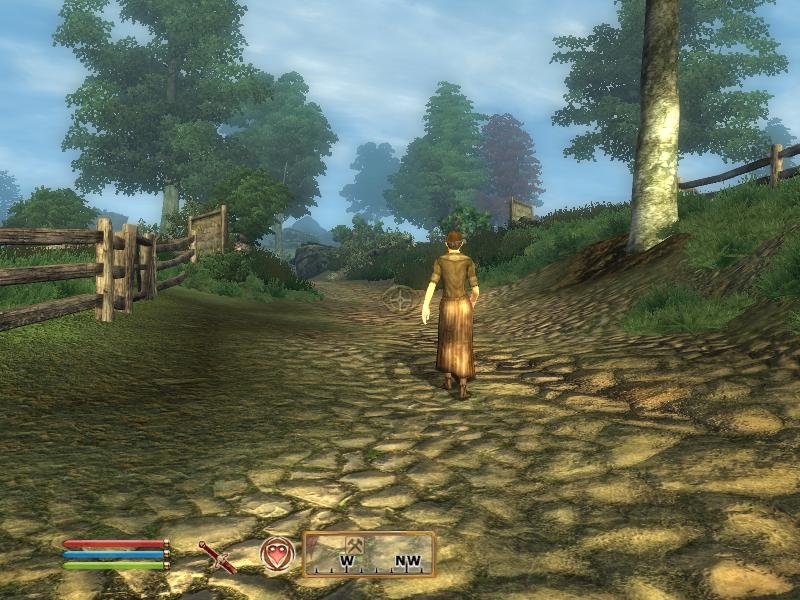The height and width of the screenshot is (600, 800).
Task: Click the compass heading bar
Action: point(369,554)
